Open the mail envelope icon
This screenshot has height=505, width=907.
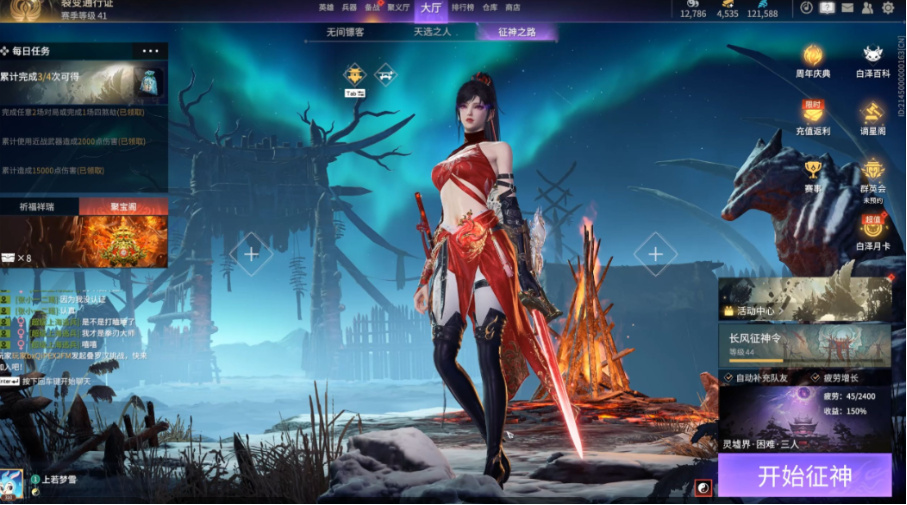(848, 8)
